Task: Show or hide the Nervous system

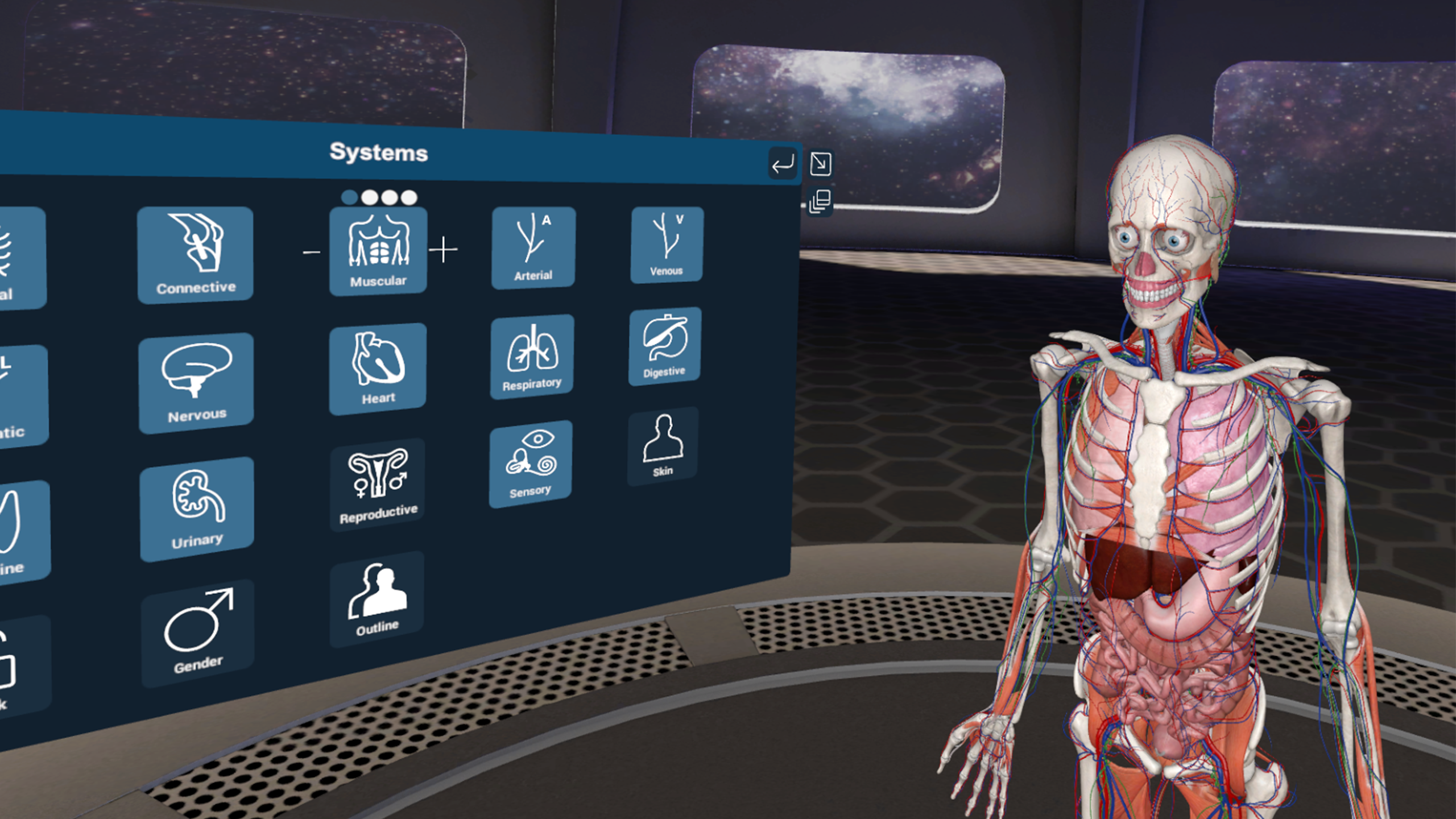Action: [x=196, y=383]
